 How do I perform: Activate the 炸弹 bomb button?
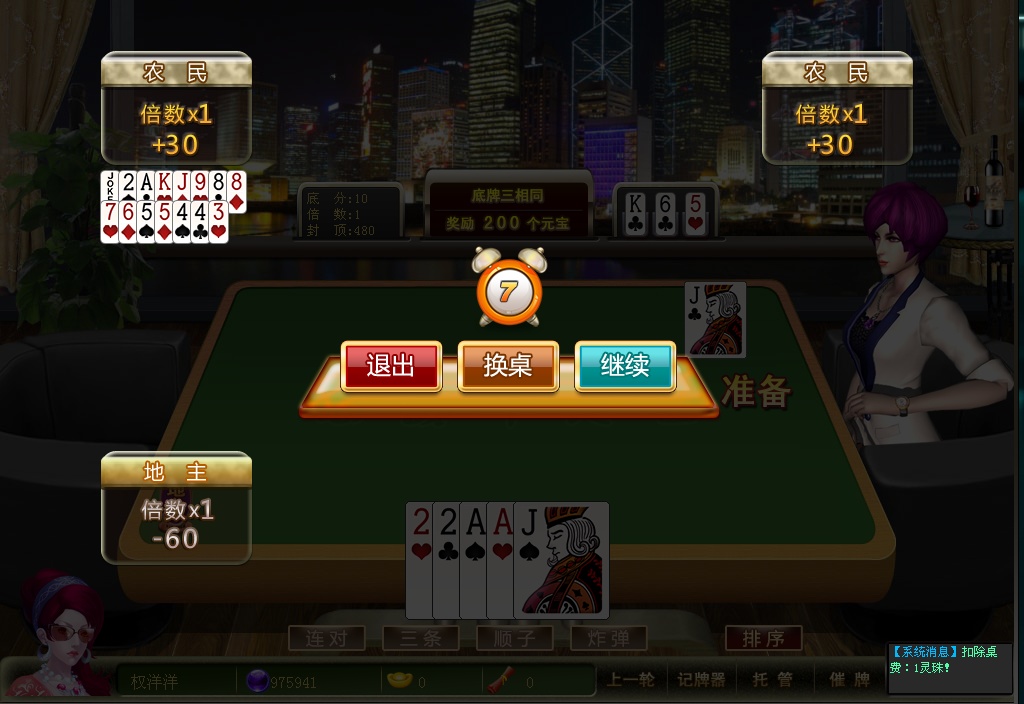608,638
